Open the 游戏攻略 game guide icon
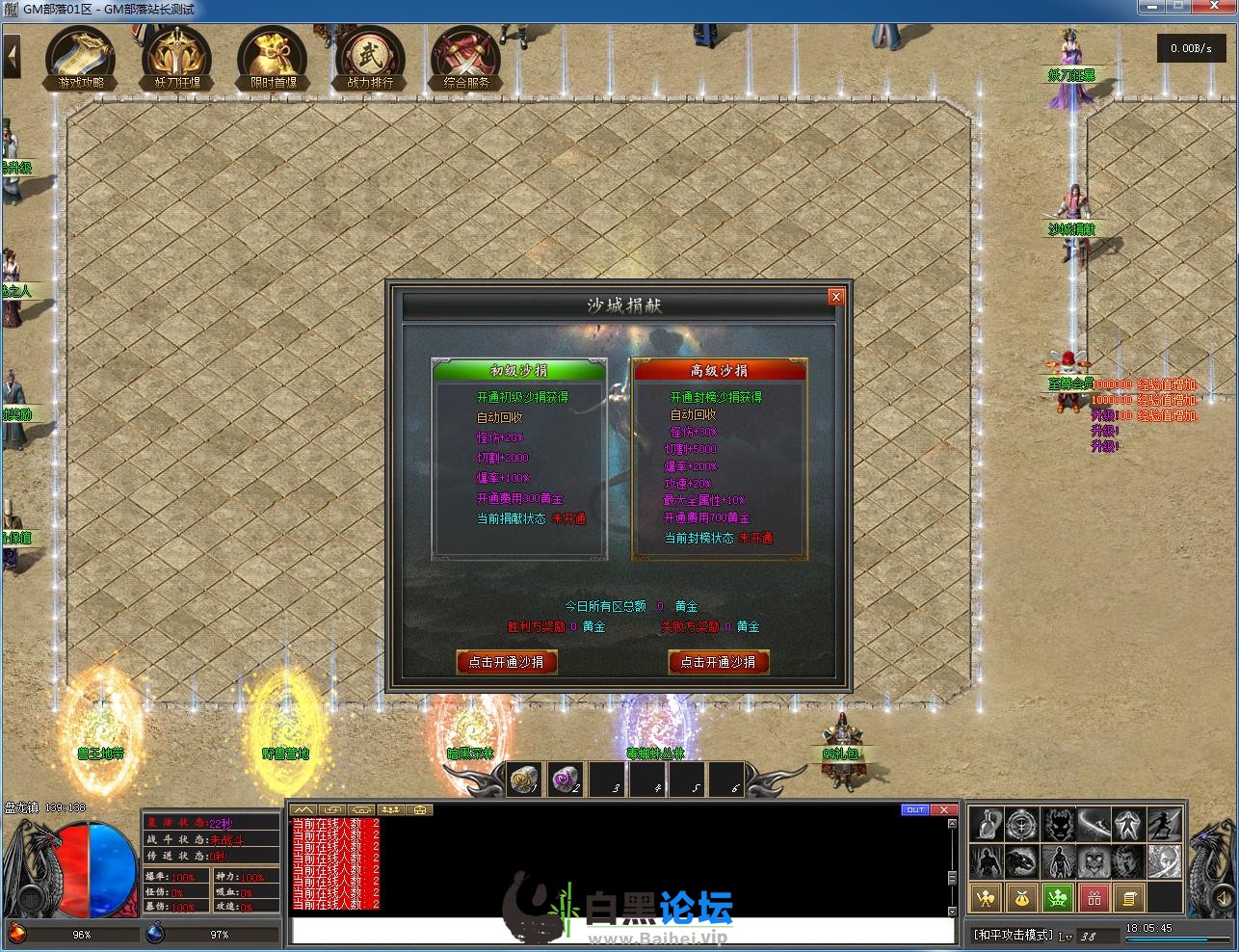1239x952 pixels. (x=81, y=57)
